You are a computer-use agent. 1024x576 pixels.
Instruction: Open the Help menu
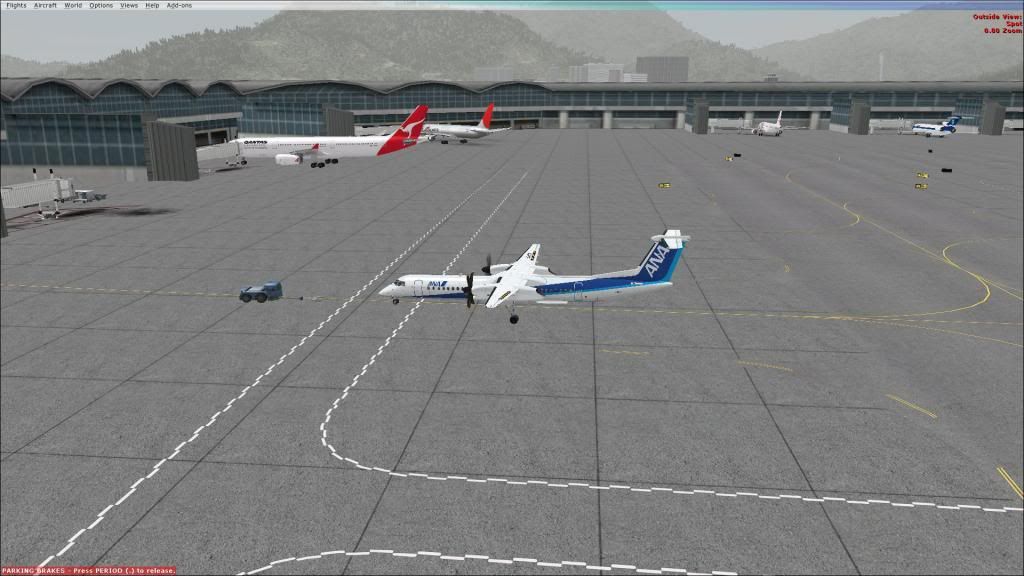(152, 5)
